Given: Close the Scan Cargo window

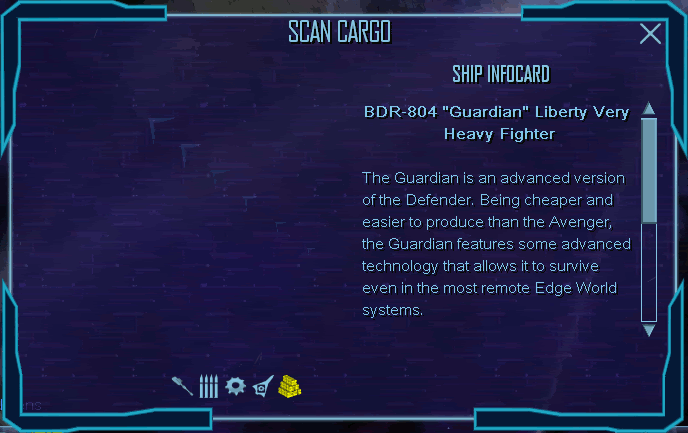Looking at the screenshot, I should [650, 35].
